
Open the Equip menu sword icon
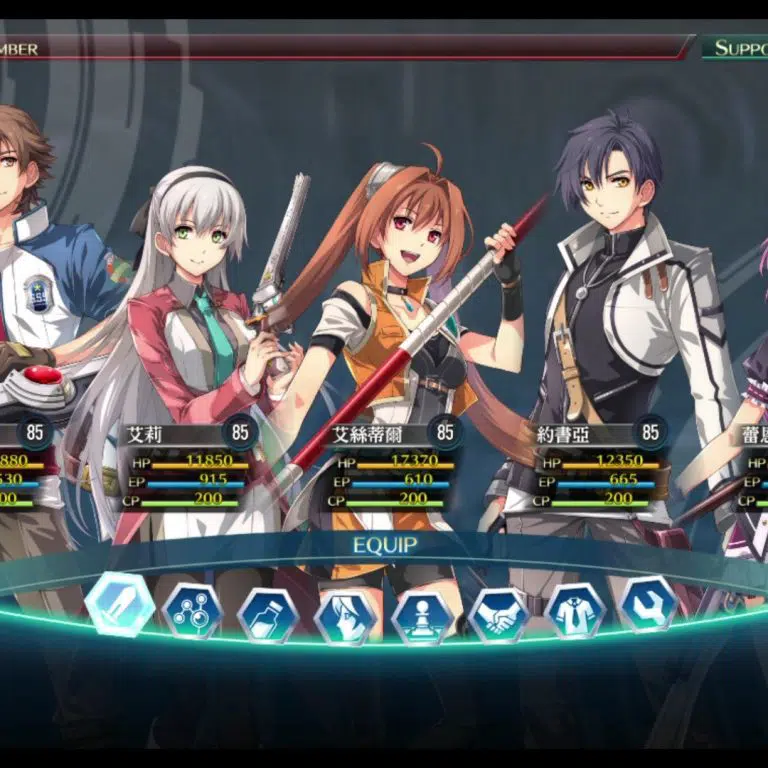pyautogui.click(x=120, y=606)
